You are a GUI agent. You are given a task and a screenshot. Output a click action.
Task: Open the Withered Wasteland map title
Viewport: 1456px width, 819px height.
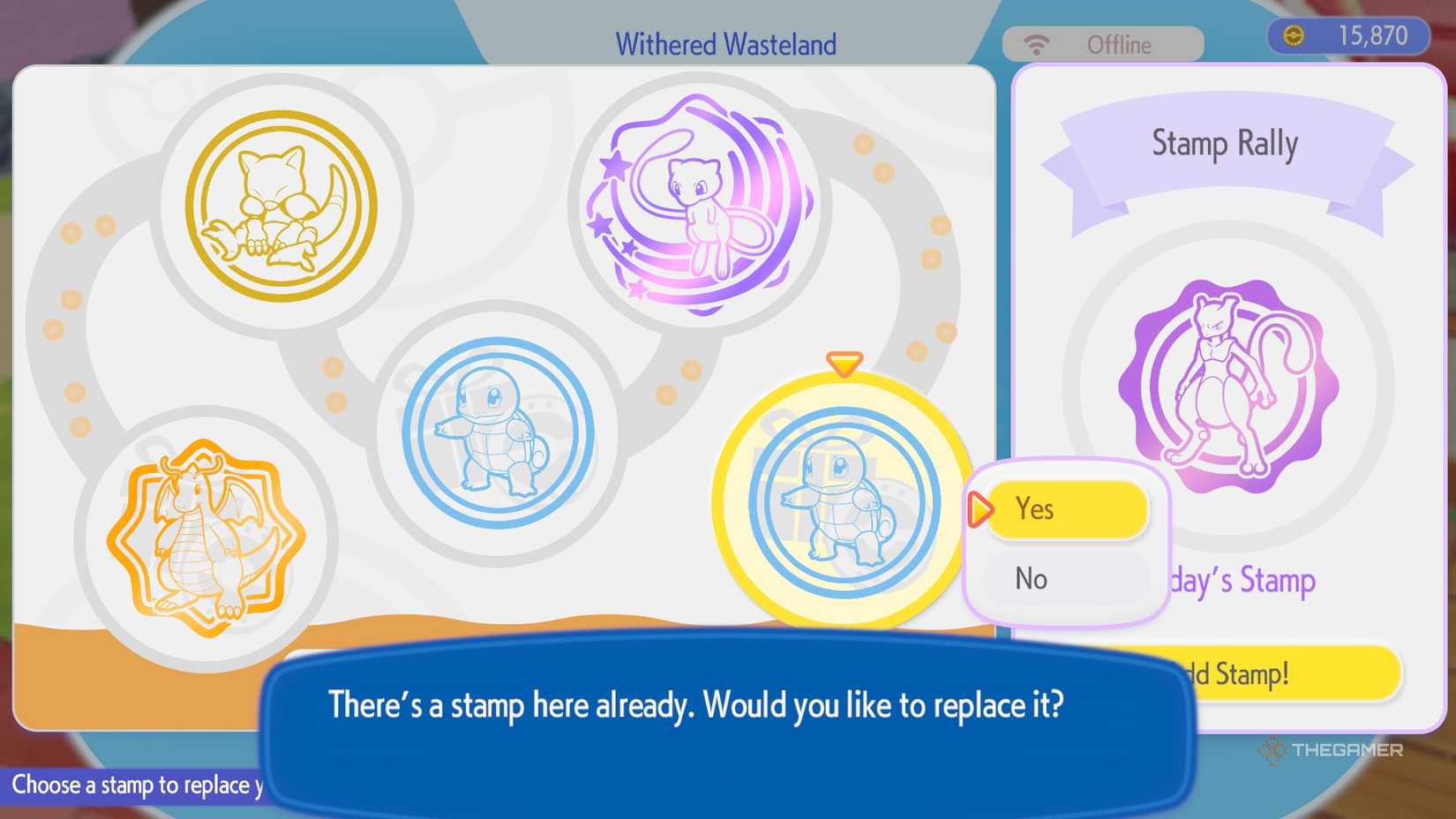[725, 43]
